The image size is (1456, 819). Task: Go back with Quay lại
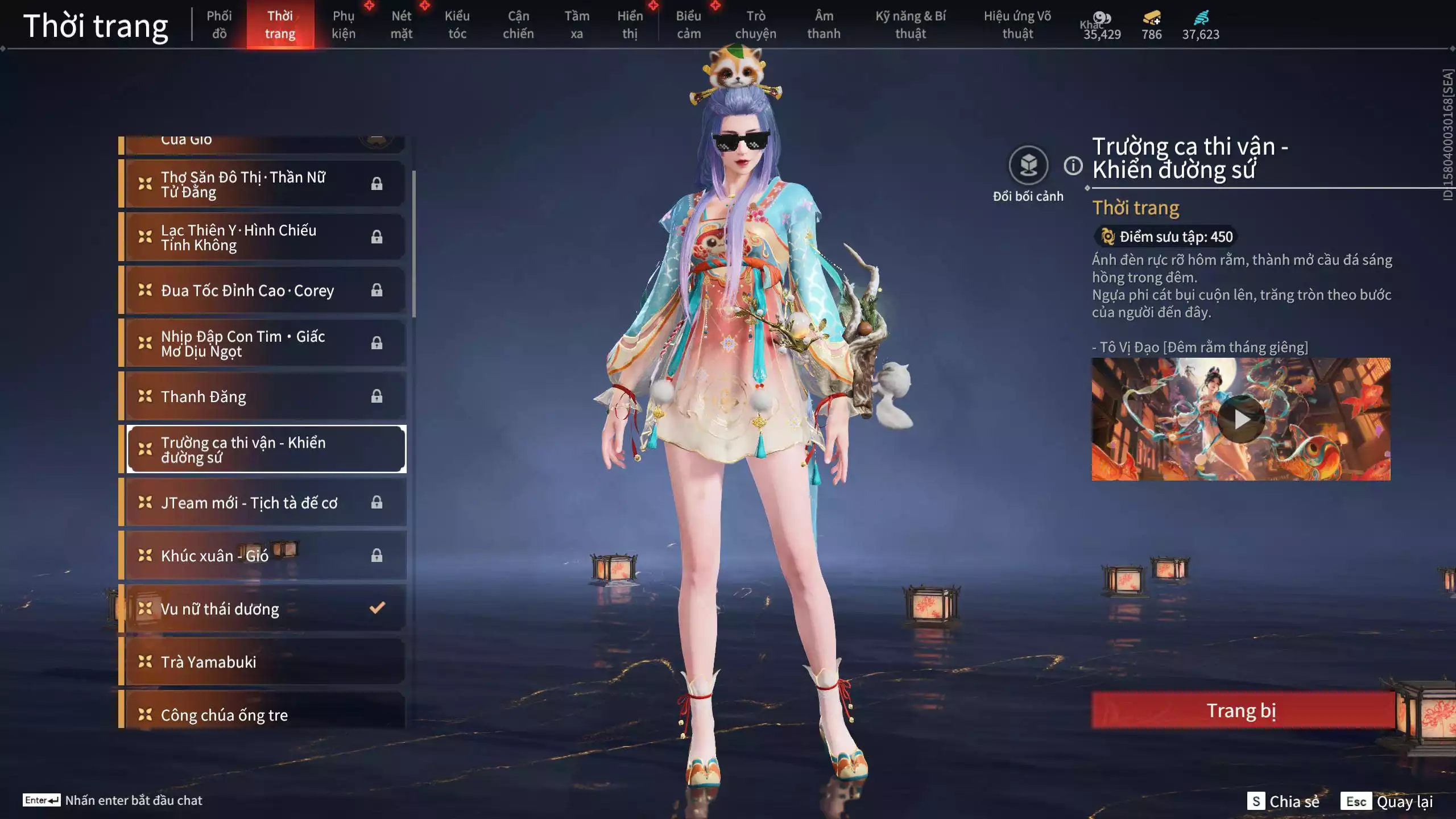[1387, 801]
